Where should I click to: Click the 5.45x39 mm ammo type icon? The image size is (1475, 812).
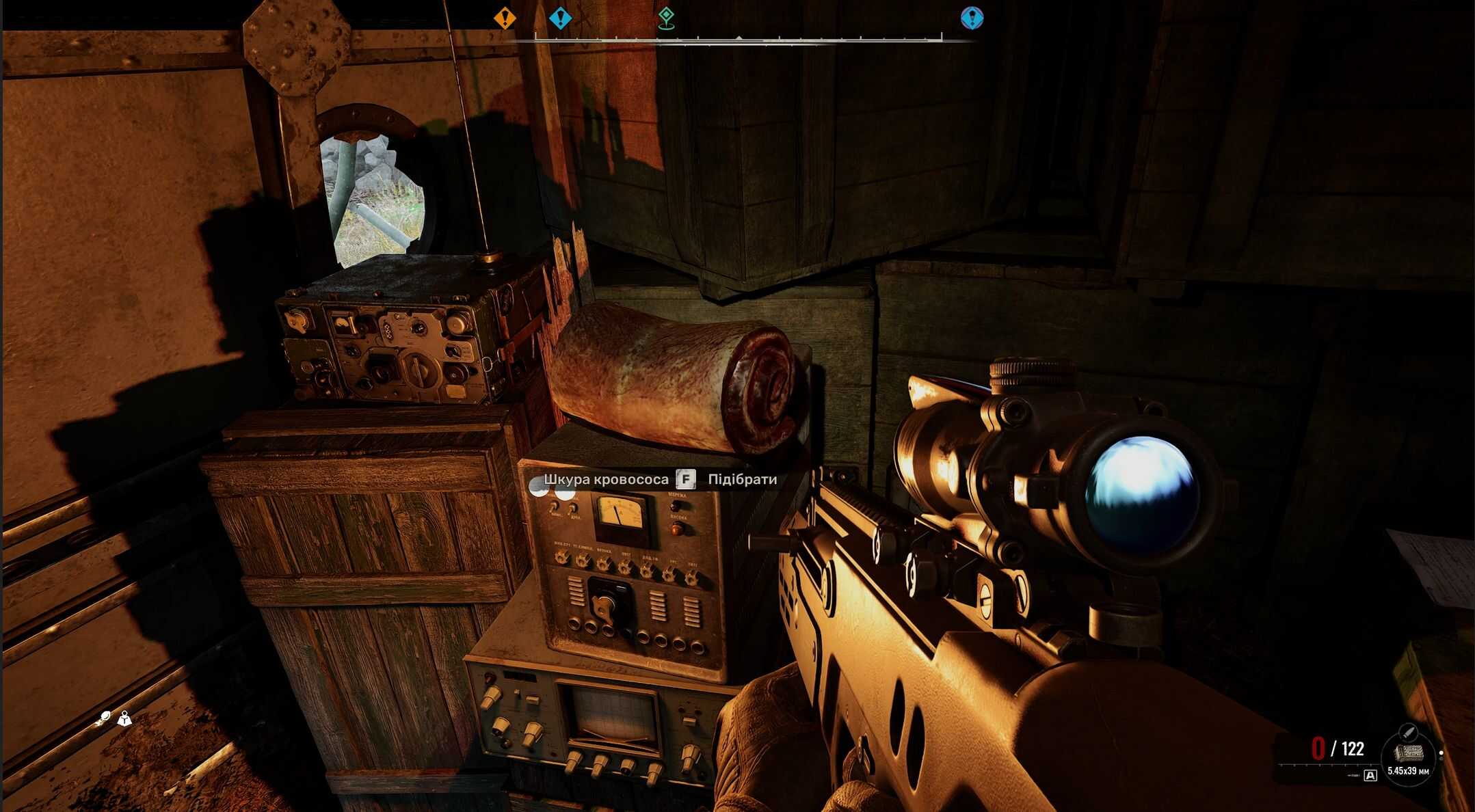(1409, 753)
